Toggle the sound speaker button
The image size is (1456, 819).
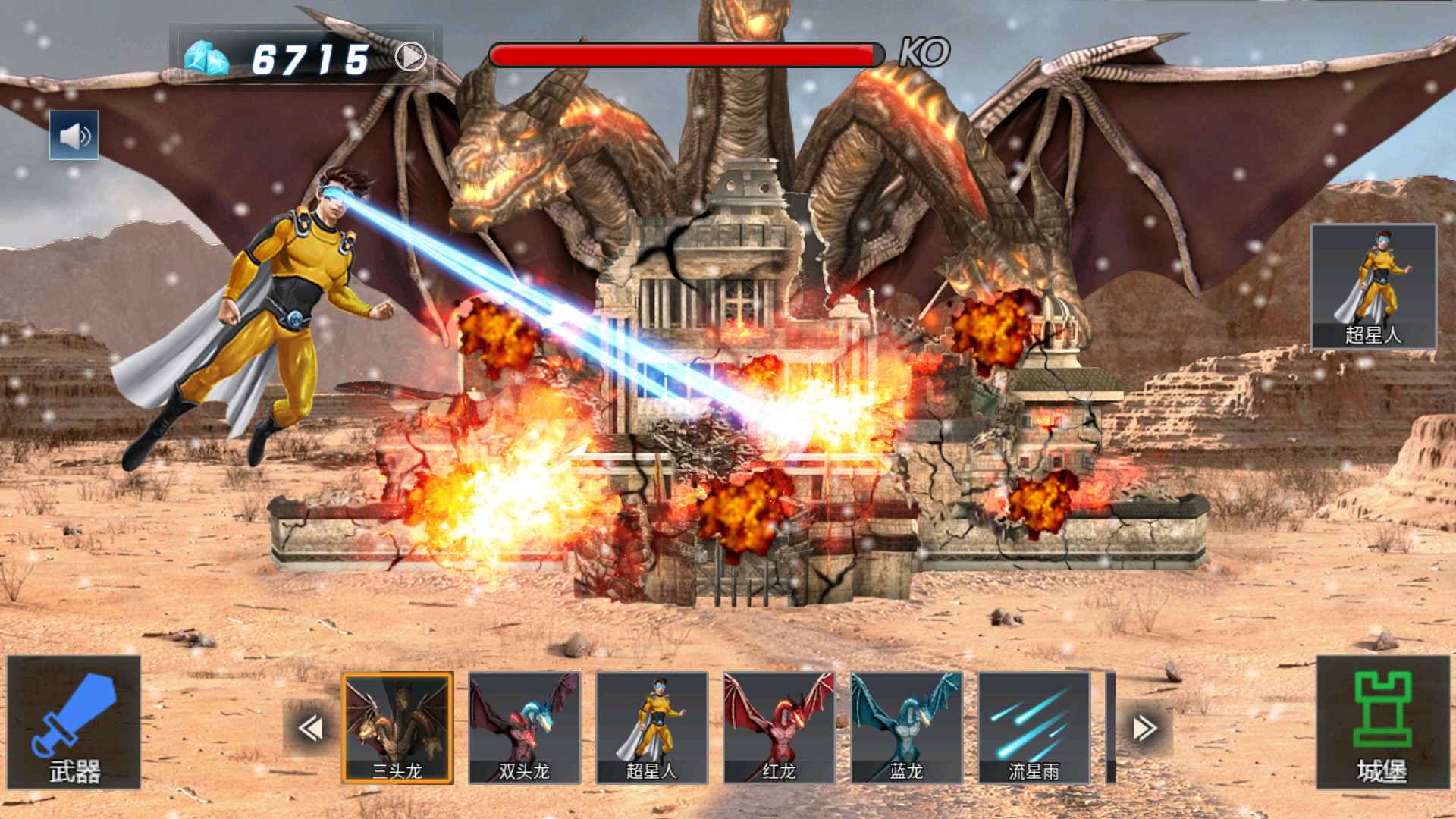click(74, 135)
